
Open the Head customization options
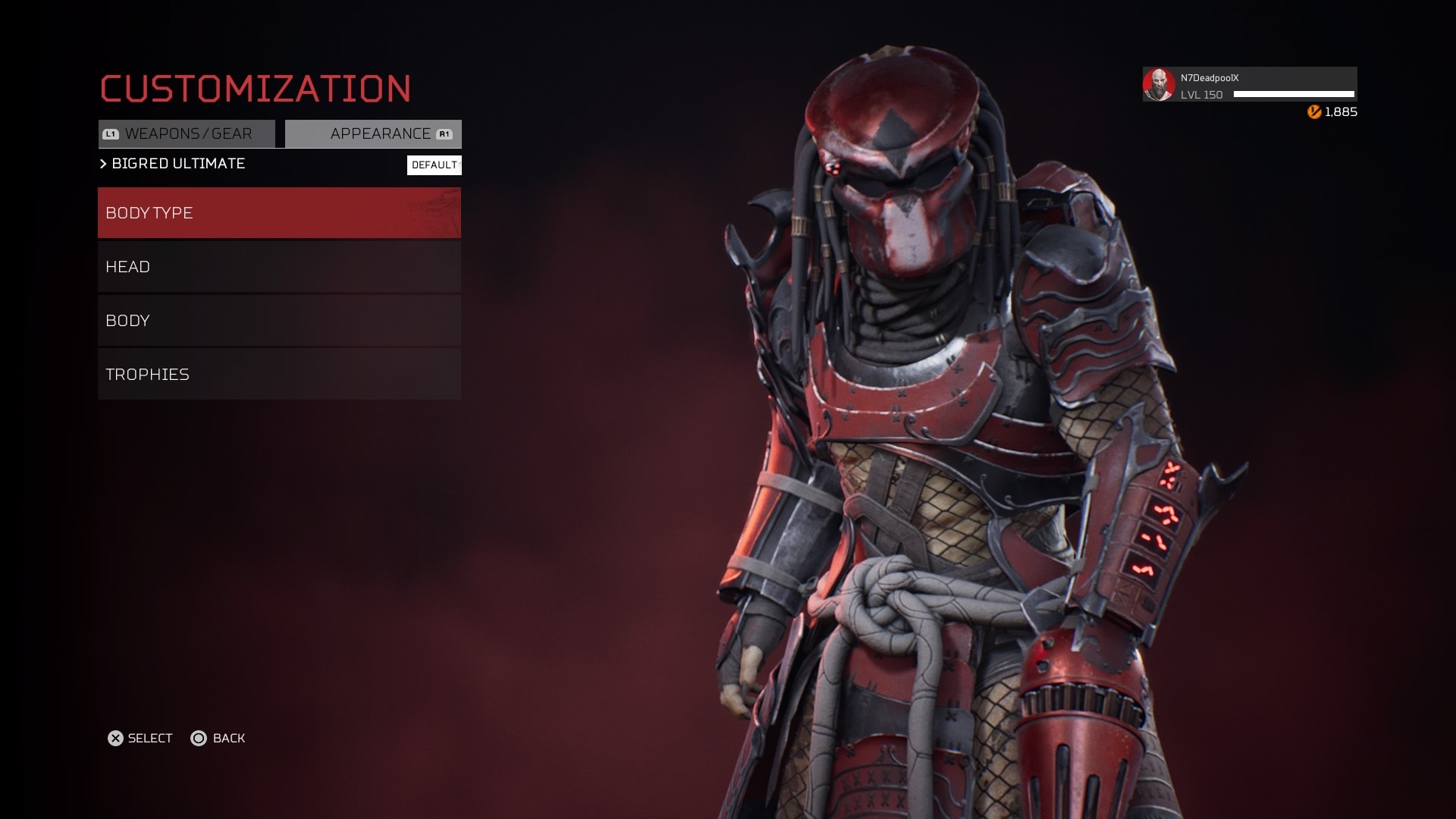[279, 267]
